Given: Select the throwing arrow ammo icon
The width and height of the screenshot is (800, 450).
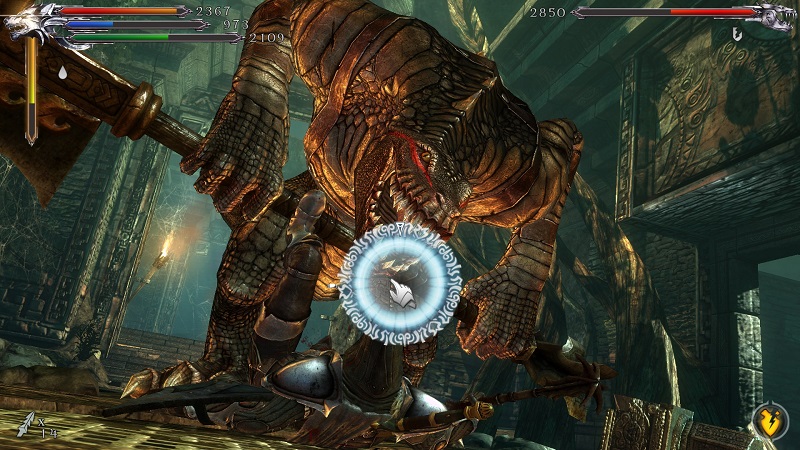Looking at the screenshot, I should pyautogui.click(x=26, y=427).
